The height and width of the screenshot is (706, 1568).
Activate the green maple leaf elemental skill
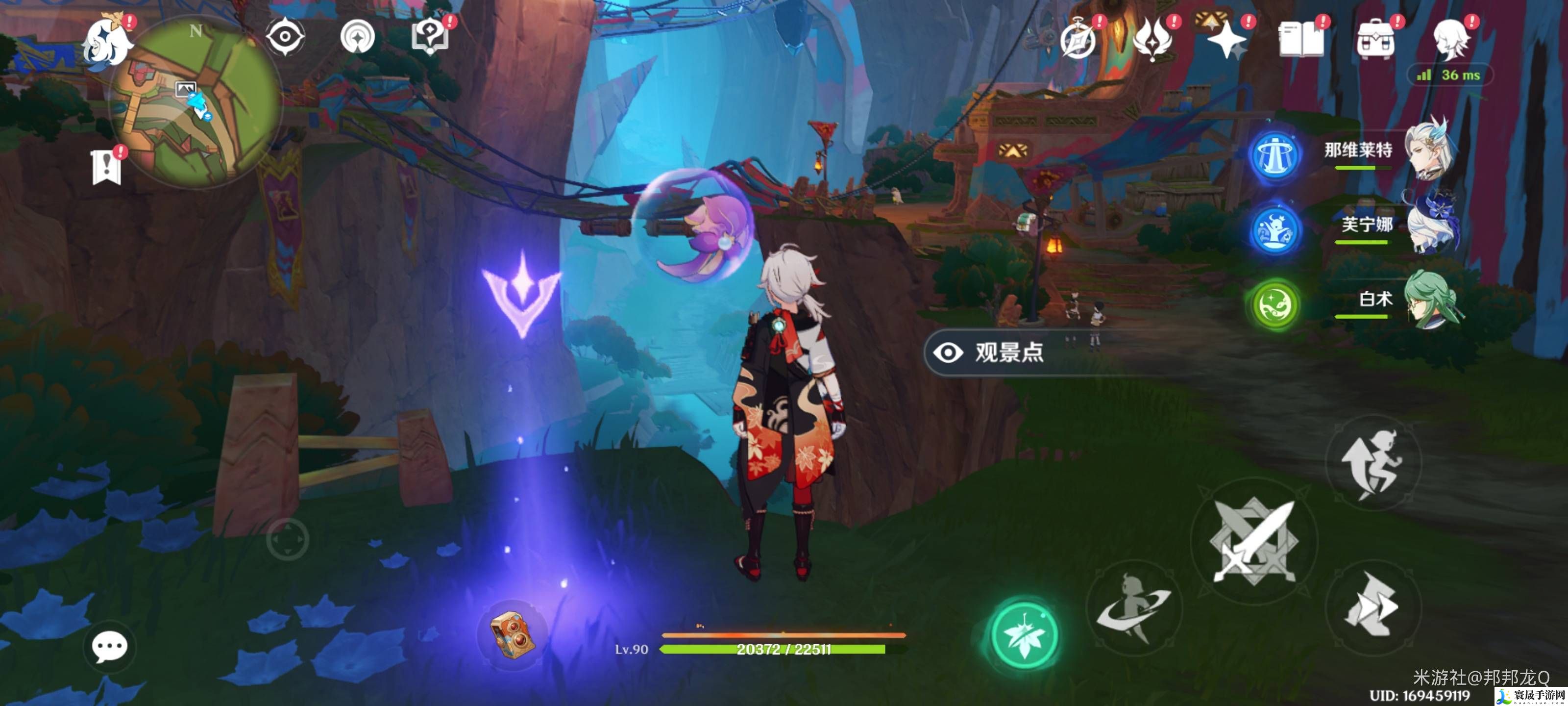1025,634
